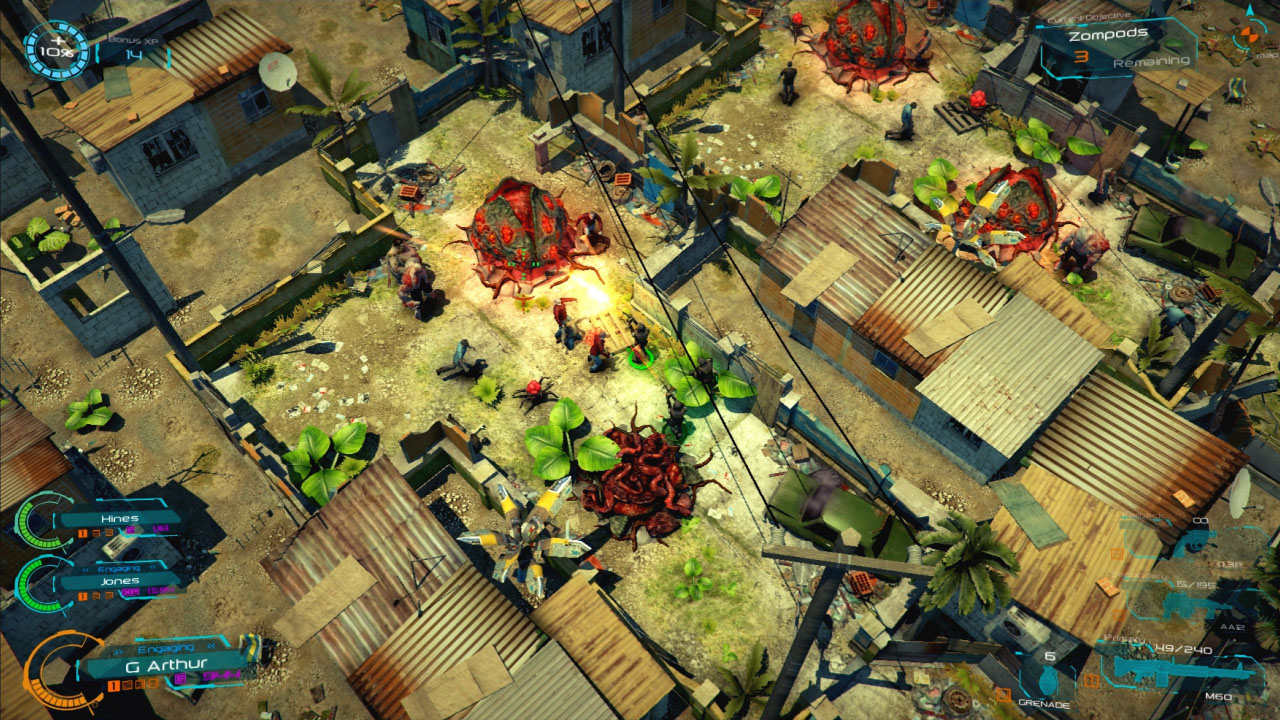Select the M60 primary weapon silhouette
Viewport: 1280px width, 720px height.
coord(1183,669)
